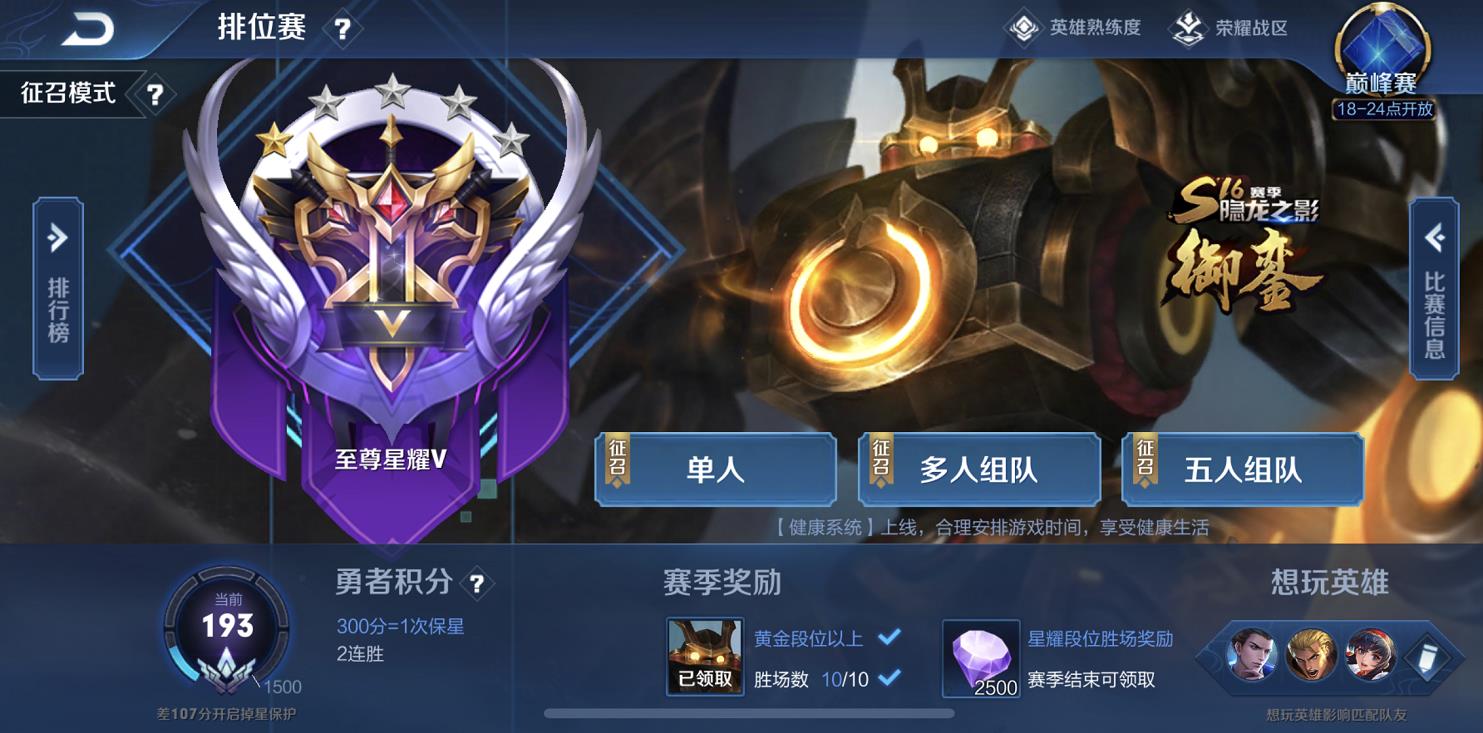
Task: Open the 英雄熟练度 hero proficiency panel
Action: [1073, 29]
